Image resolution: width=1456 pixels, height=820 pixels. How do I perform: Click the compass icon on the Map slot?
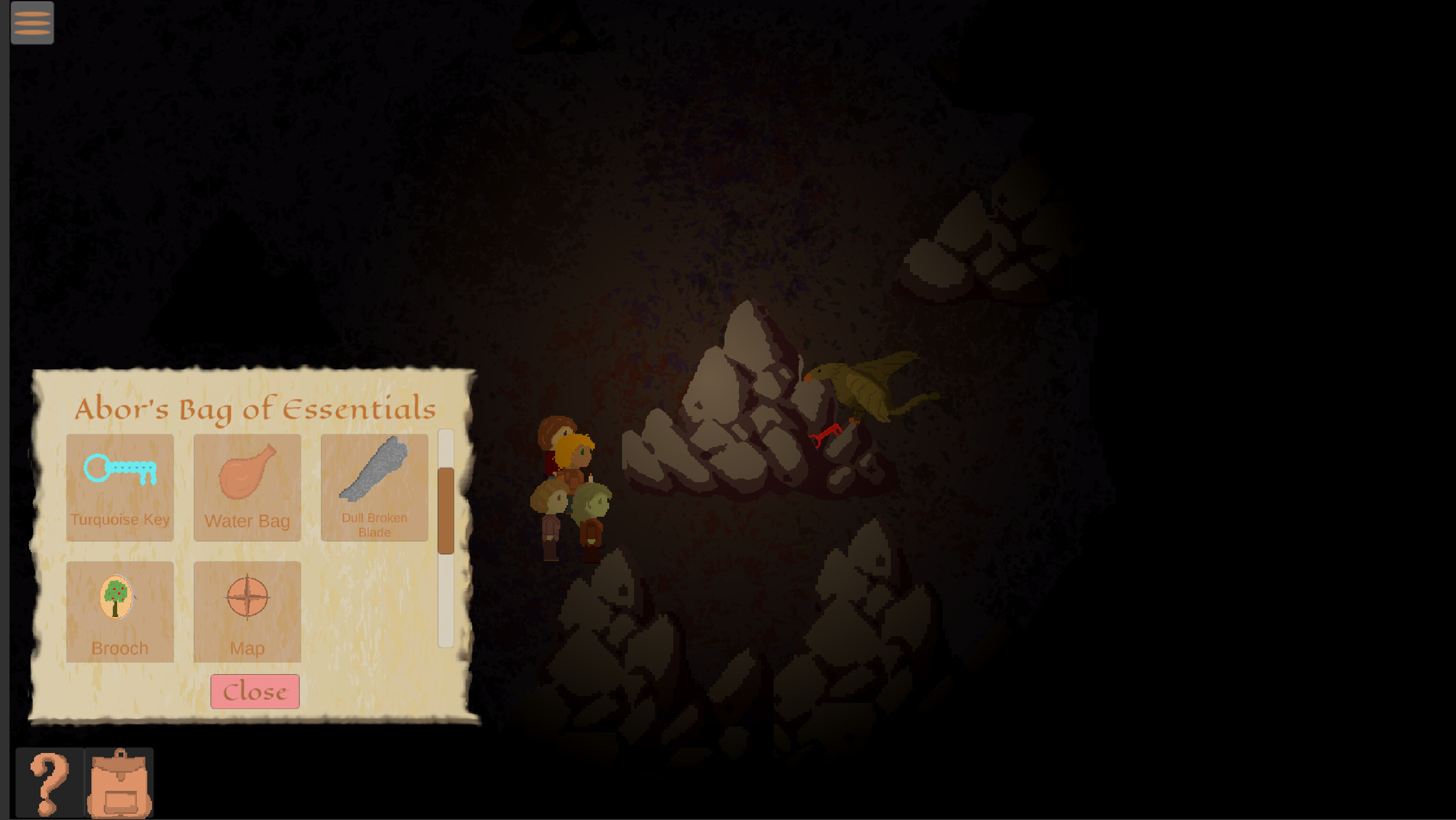tap(248, 596)
